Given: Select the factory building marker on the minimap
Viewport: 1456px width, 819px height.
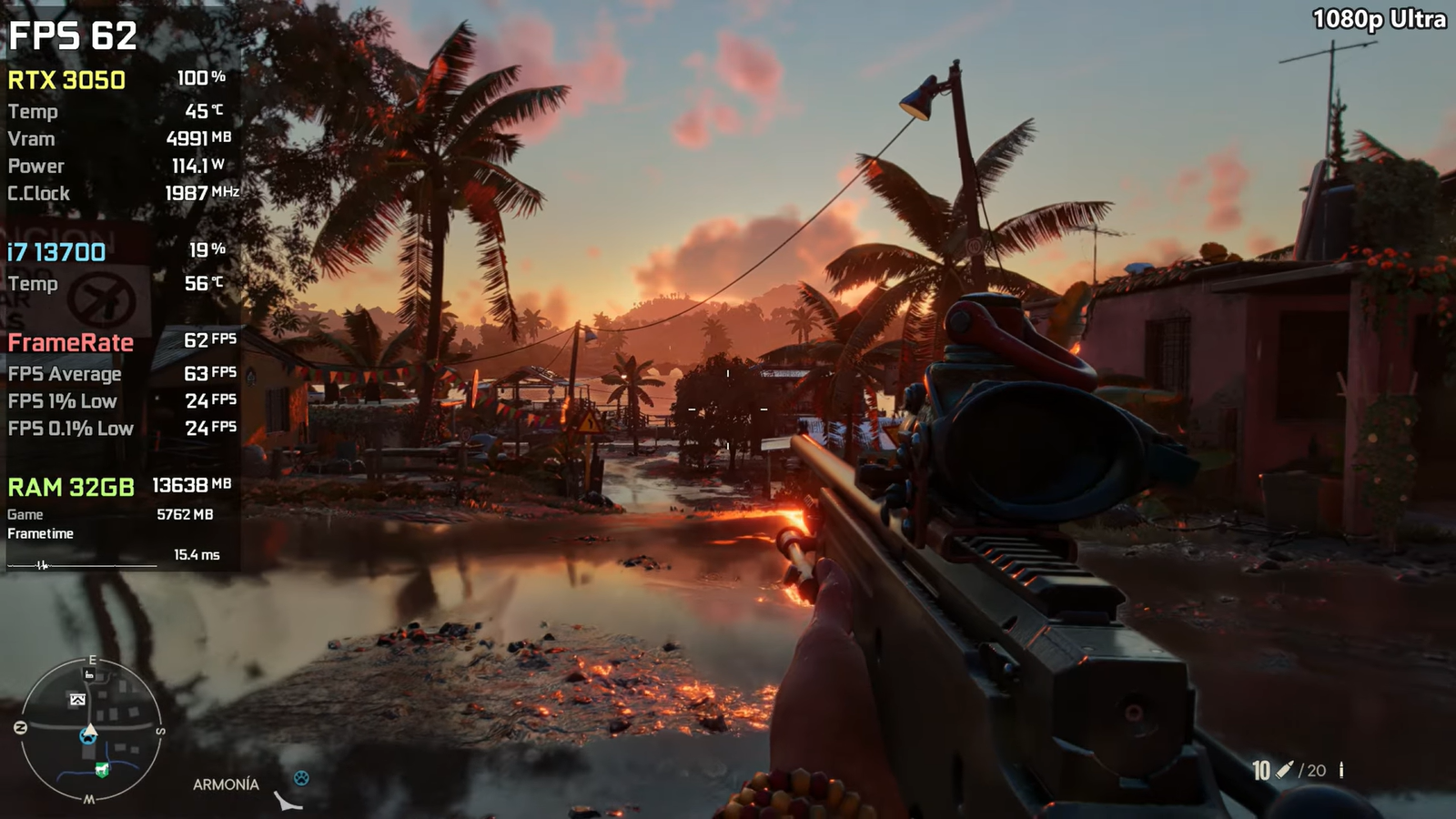Looking at the screenshot, I should 89,674.
